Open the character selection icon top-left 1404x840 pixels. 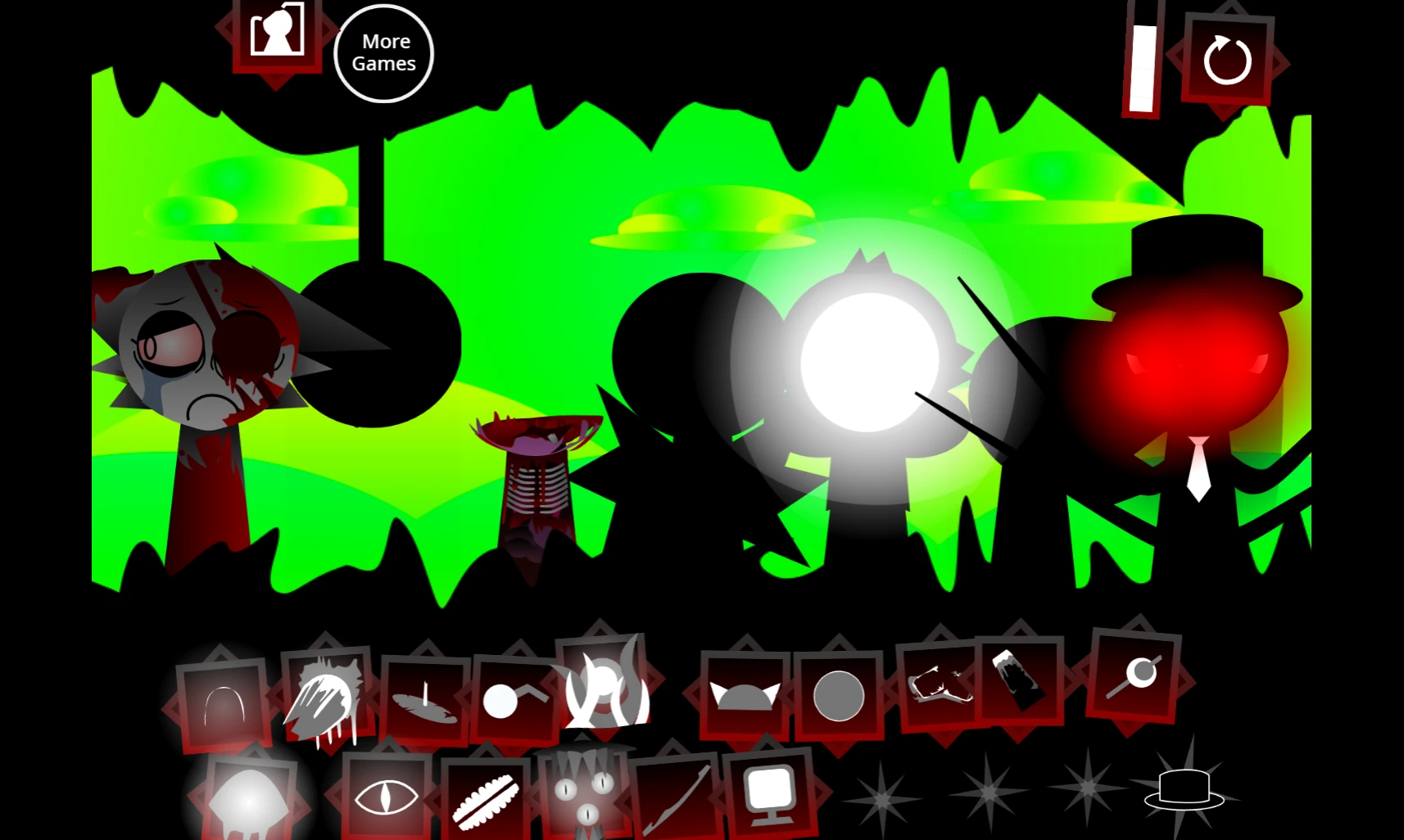click(x=277, y=34)
